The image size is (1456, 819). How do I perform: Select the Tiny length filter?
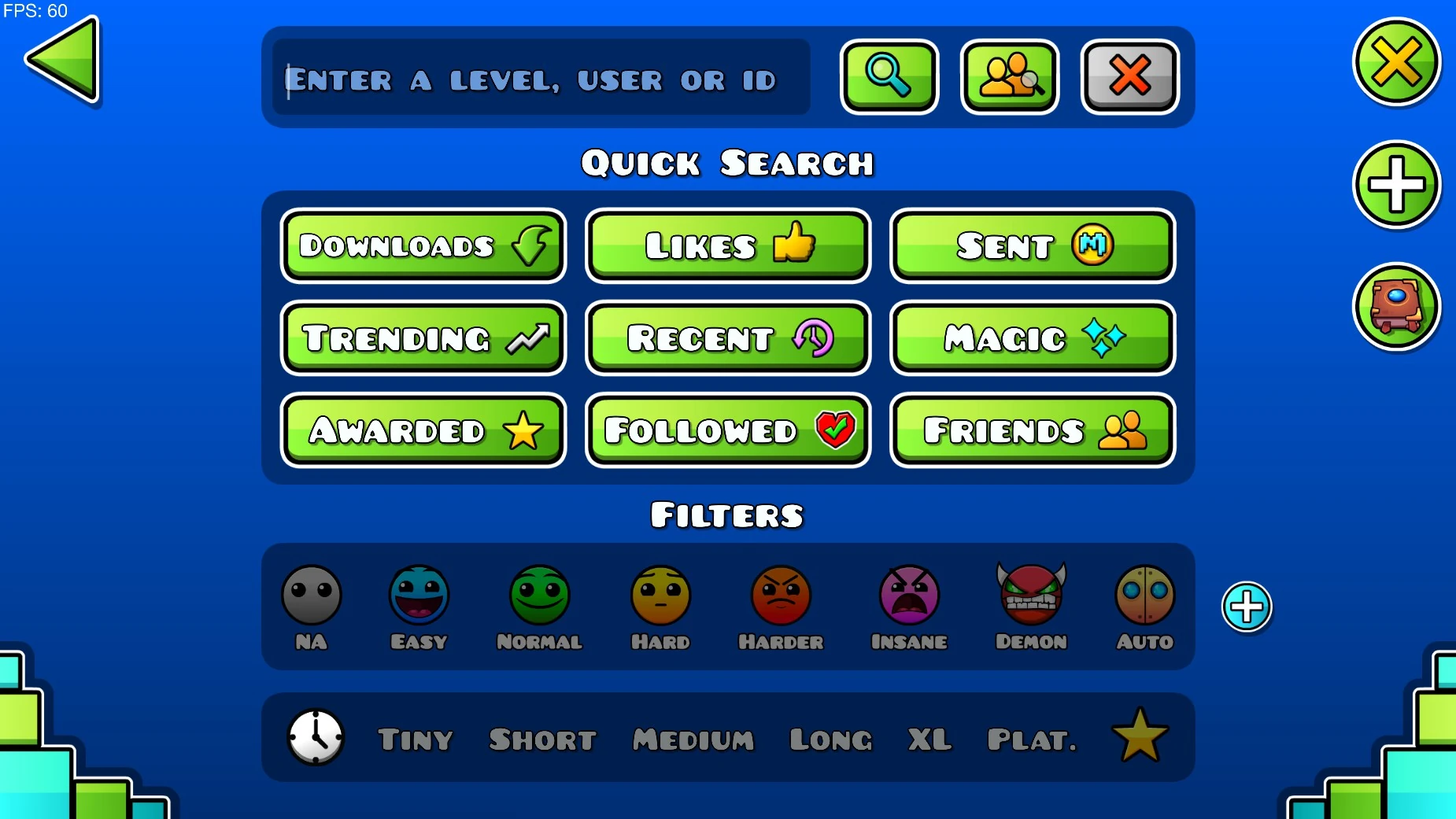click(415, 740)
